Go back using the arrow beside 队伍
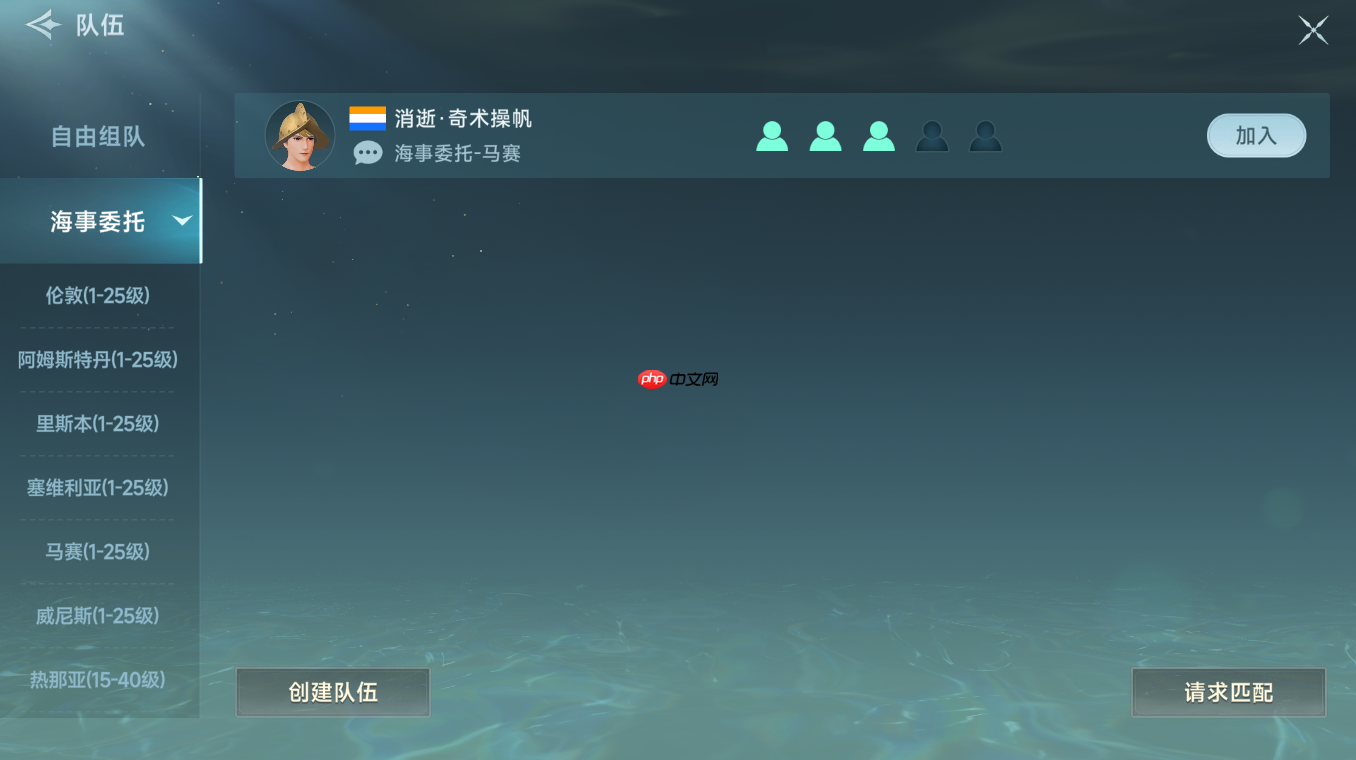 click(x=43, y=25)
